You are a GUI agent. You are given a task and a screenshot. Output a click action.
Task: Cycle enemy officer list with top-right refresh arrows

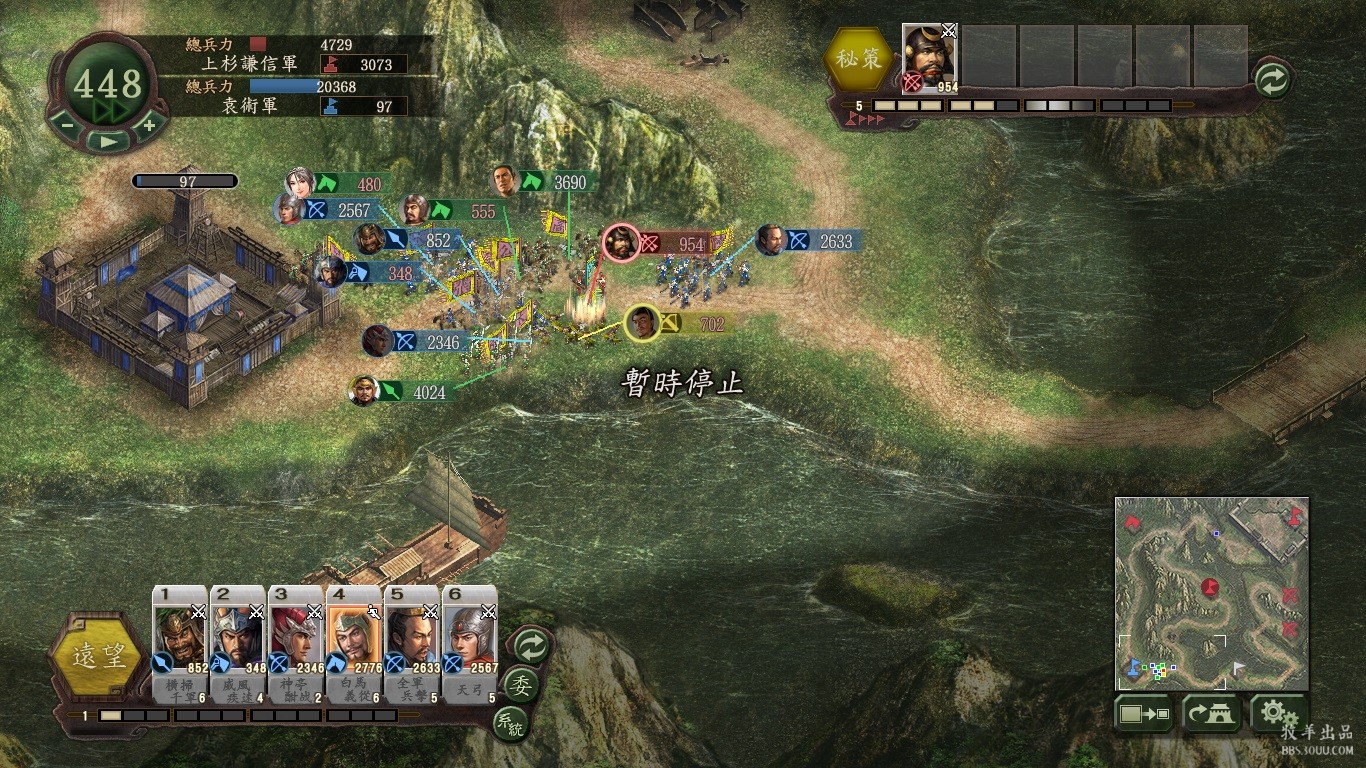point(1272,80)
